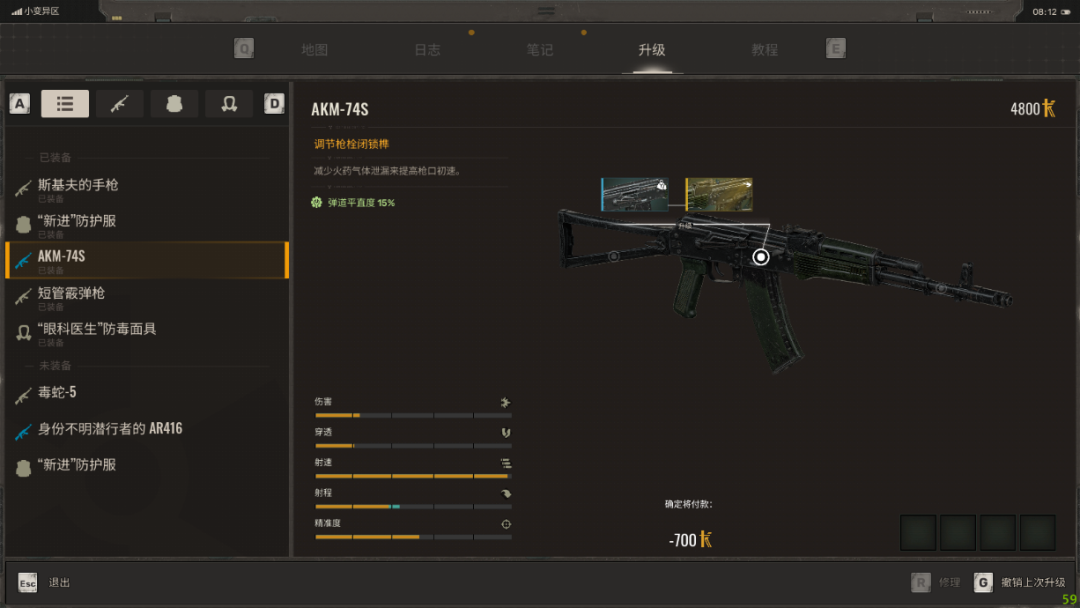1080x608 pixels.
Task: Filter list by weapons rifle icon
Action: tap(120, 104)
